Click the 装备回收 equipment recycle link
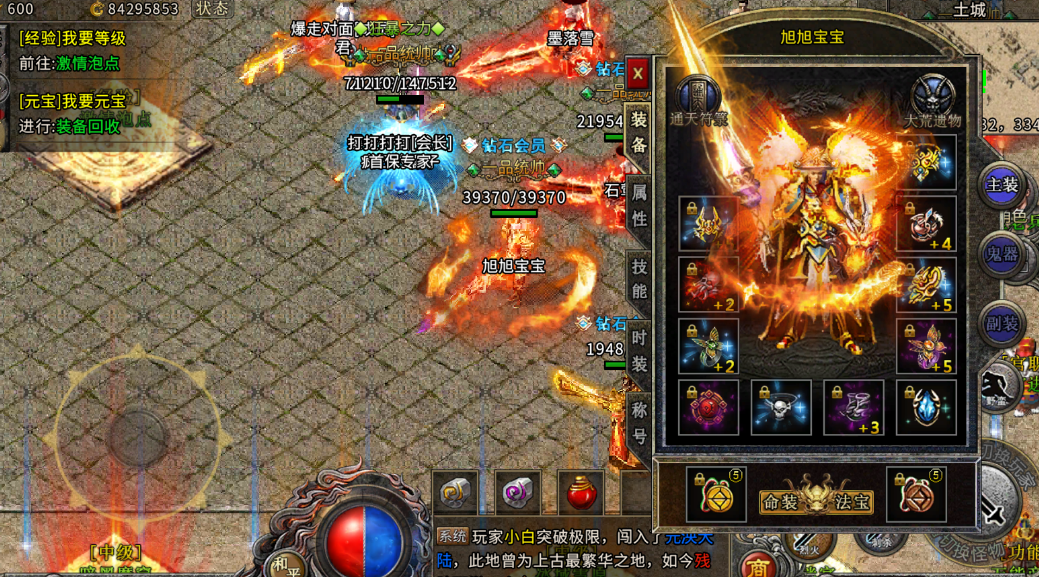Screen dimensions: 1039x577 pos(88,127)
